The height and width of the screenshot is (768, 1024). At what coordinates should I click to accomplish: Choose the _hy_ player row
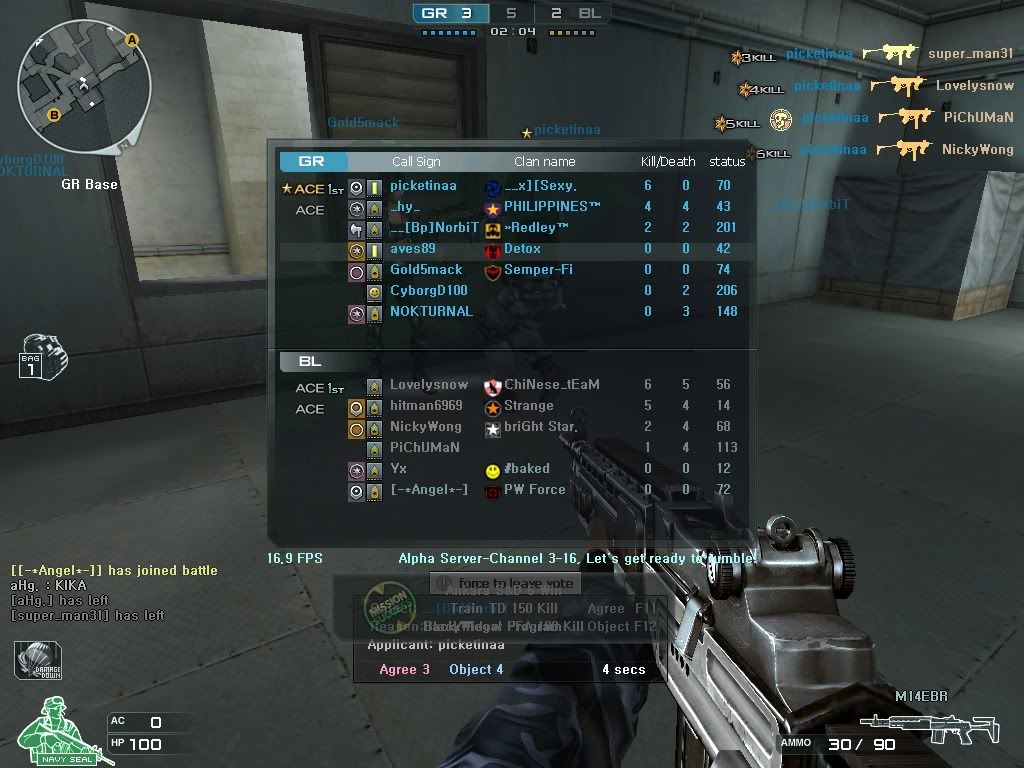pos(406,207)
